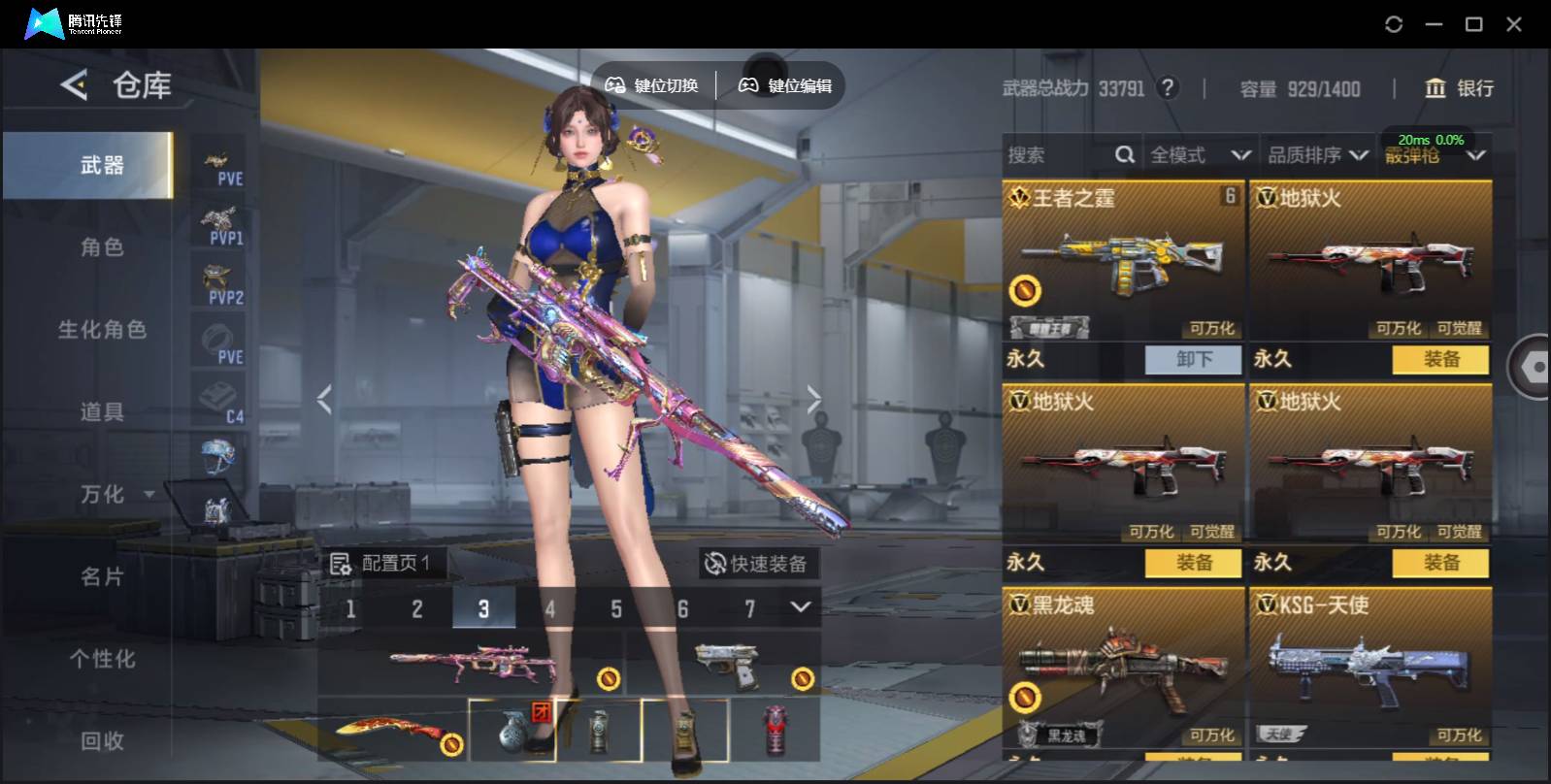The width and height of the screenshot is (1551, 784).
Task: Open the 品质排序 quality sort dropdown
Action: (x=1317, y=155)
